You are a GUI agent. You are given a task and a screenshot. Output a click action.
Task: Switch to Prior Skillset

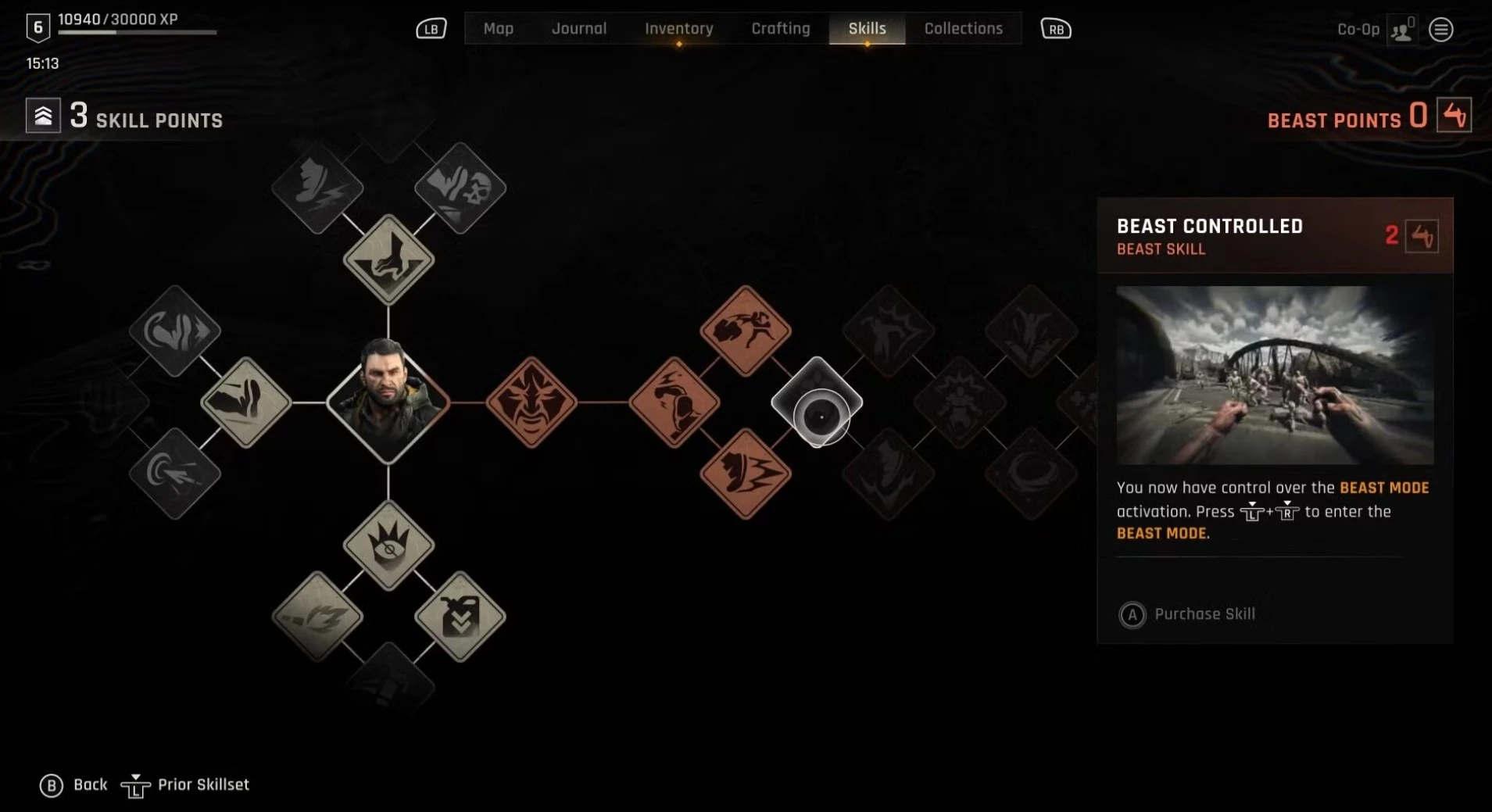186,785
